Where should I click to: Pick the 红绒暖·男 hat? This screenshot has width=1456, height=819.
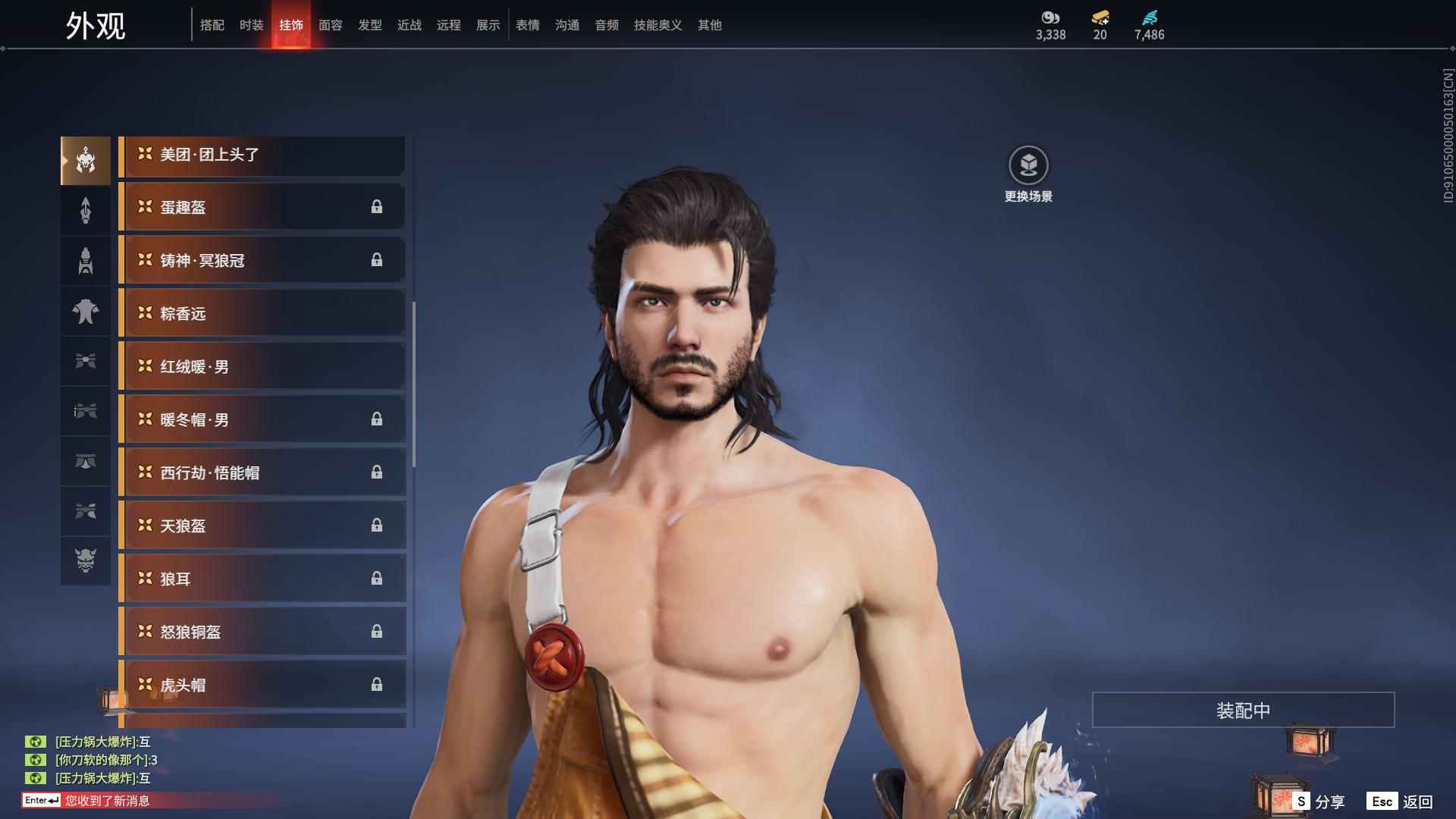pos(262,366)
